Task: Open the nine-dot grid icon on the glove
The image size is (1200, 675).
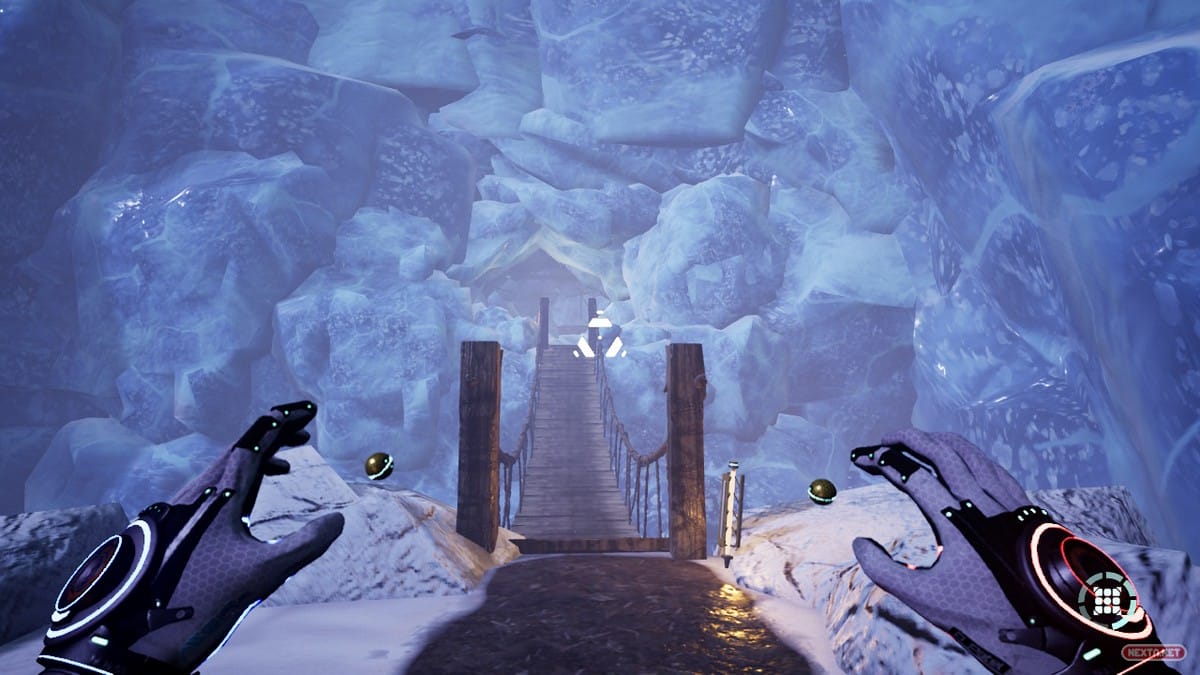Action: (x=1106, y=600)
